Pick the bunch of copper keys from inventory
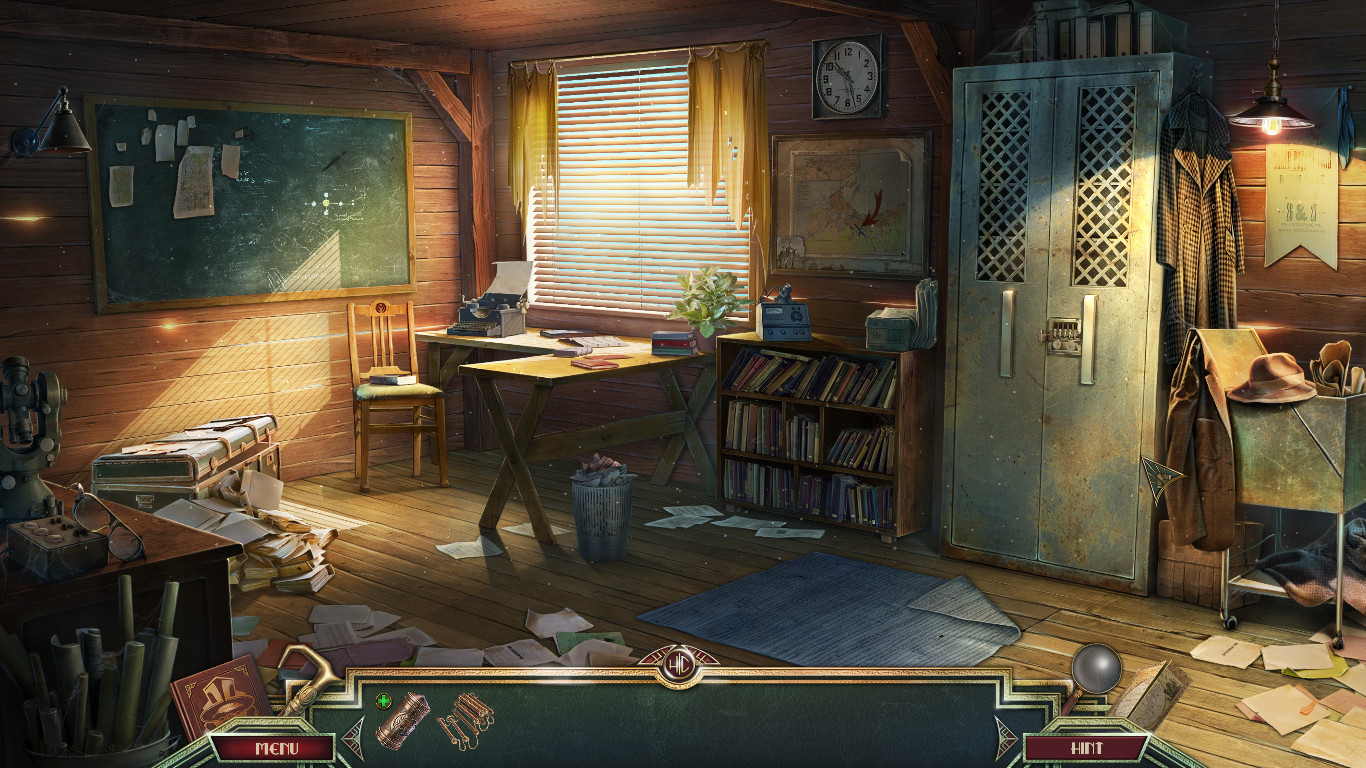Image resolution: width=1366 pixels, height=768 pixels. 466,718
